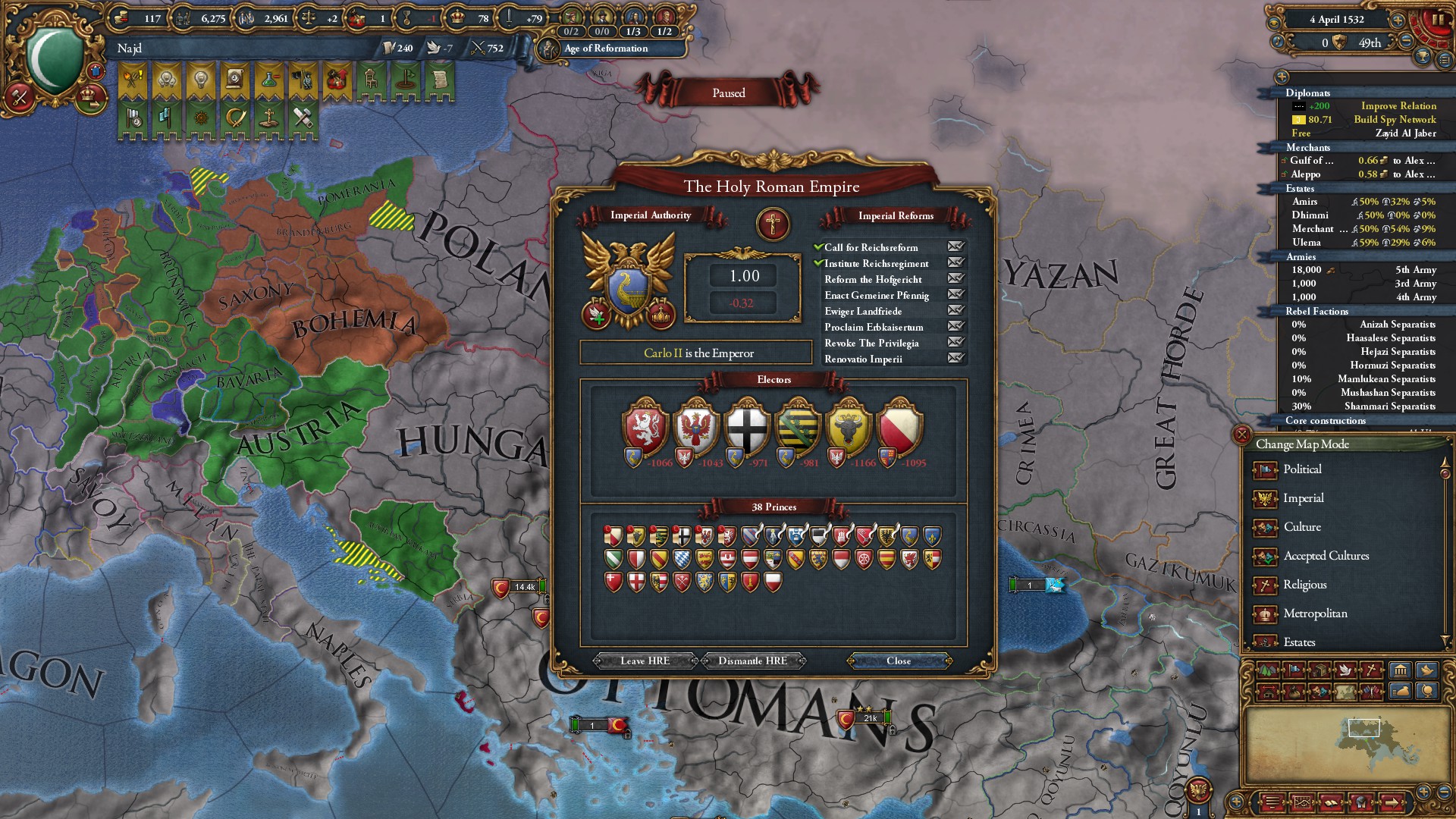Select Political map mode entry
Image resolution: width=1456 pixels, height=819 pixels.
(x=1302, y=470)
